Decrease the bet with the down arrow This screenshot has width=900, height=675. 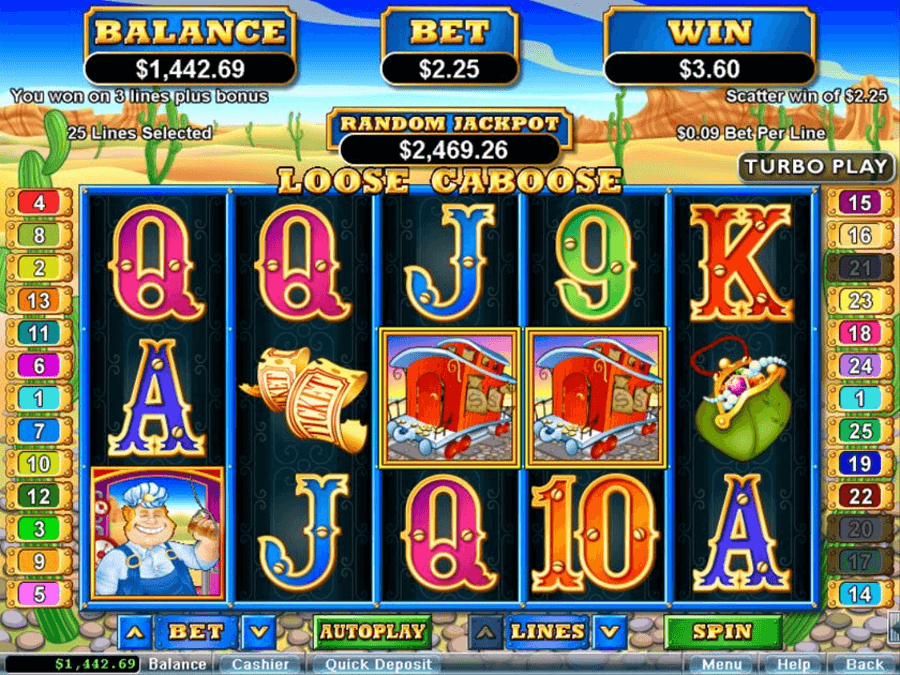coord(258,632)
